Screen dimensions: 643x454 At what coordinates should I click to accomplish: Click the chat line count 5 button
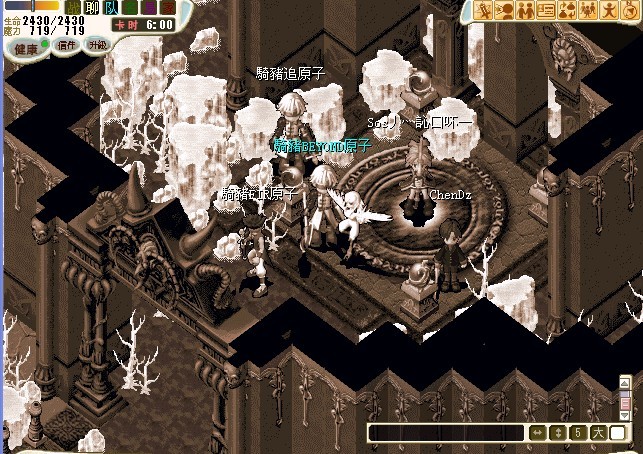click(577, 433)
